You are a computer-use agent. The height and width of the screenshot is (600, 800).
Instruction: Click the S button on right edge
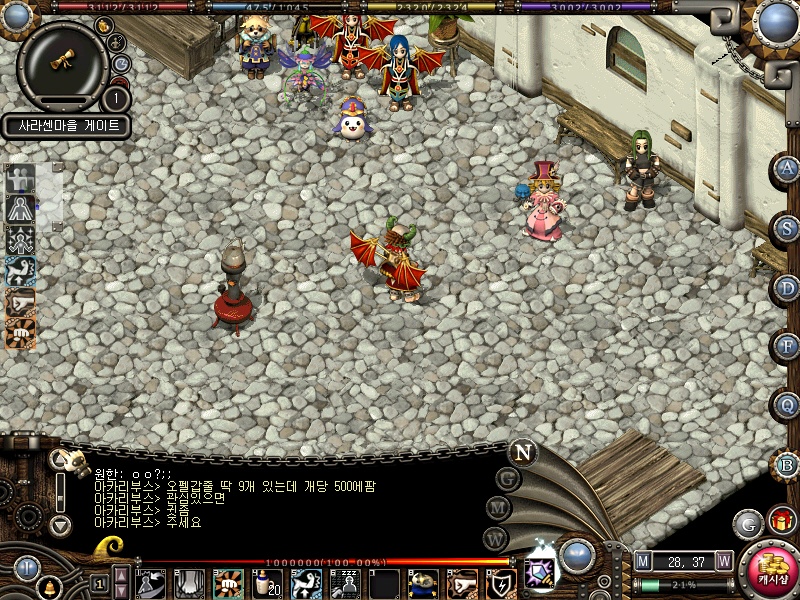point(789,228)
